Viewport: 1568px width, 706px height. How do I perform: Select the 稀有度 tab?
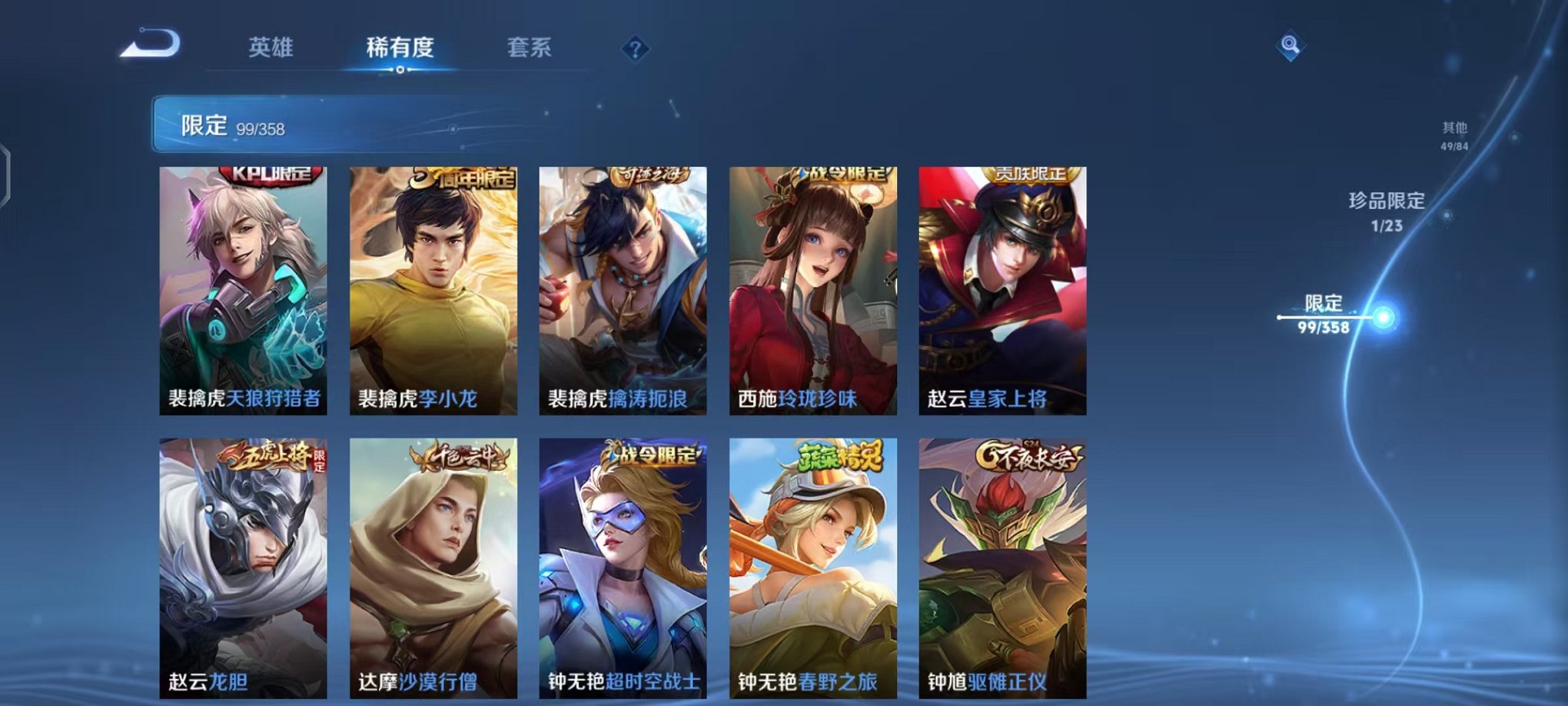click(400, 48)
